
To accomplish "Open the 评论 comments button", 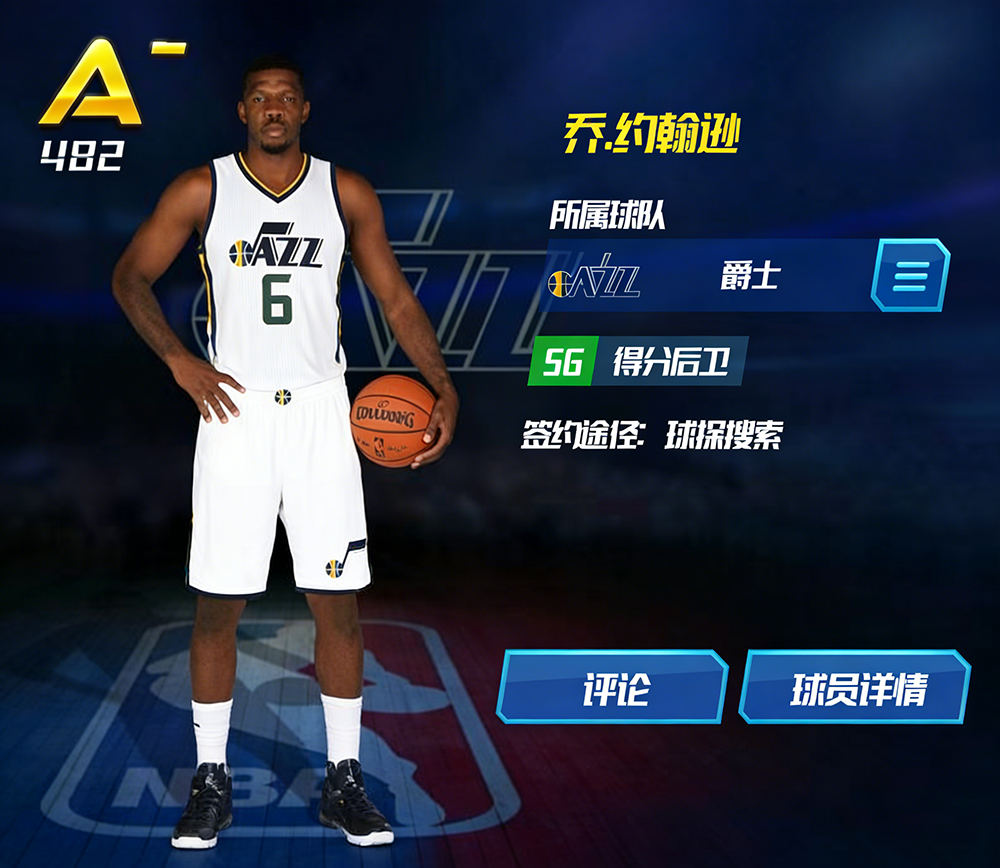I will 612,687.
